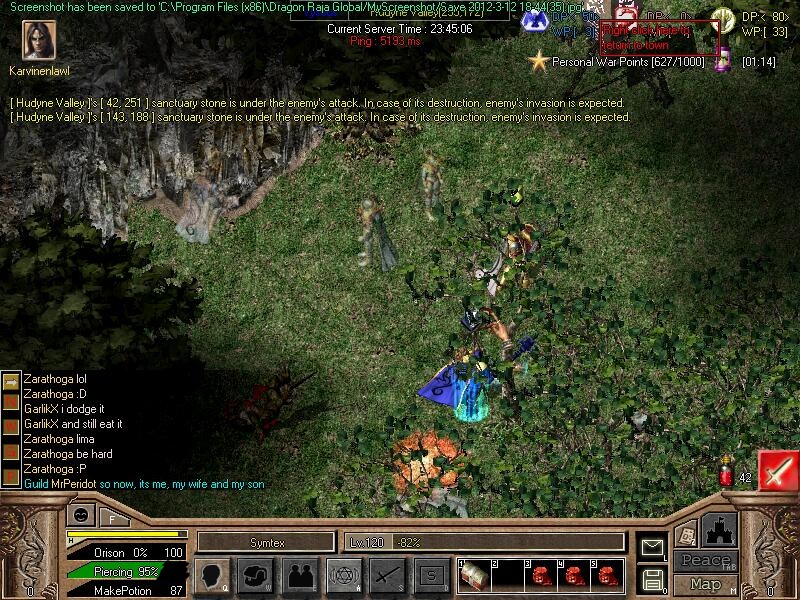
Task: Click the floppy disk save icon
Action: pos(652,579)
